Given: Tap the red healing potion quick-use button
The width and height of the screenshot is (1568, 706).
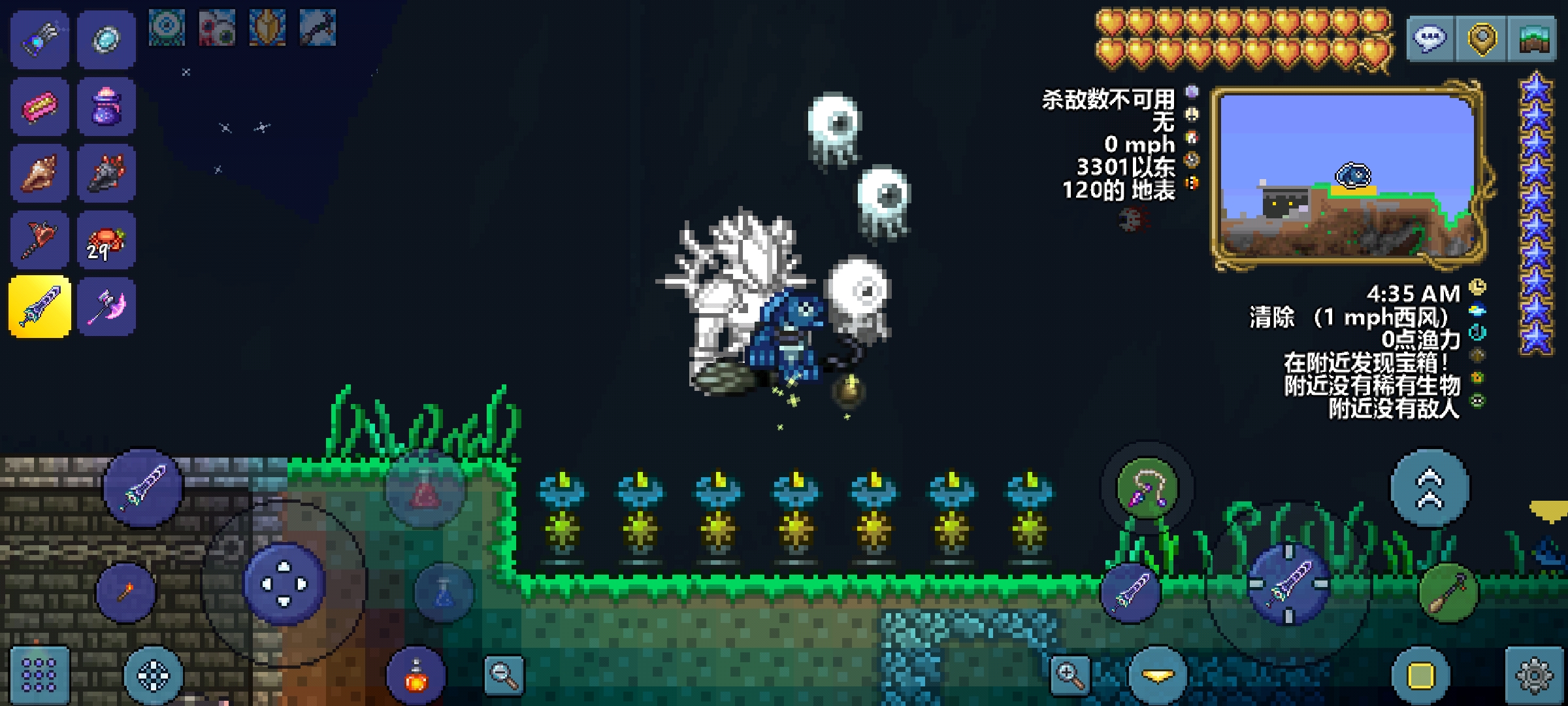Looking at the screenshot, I should (425, 490).
